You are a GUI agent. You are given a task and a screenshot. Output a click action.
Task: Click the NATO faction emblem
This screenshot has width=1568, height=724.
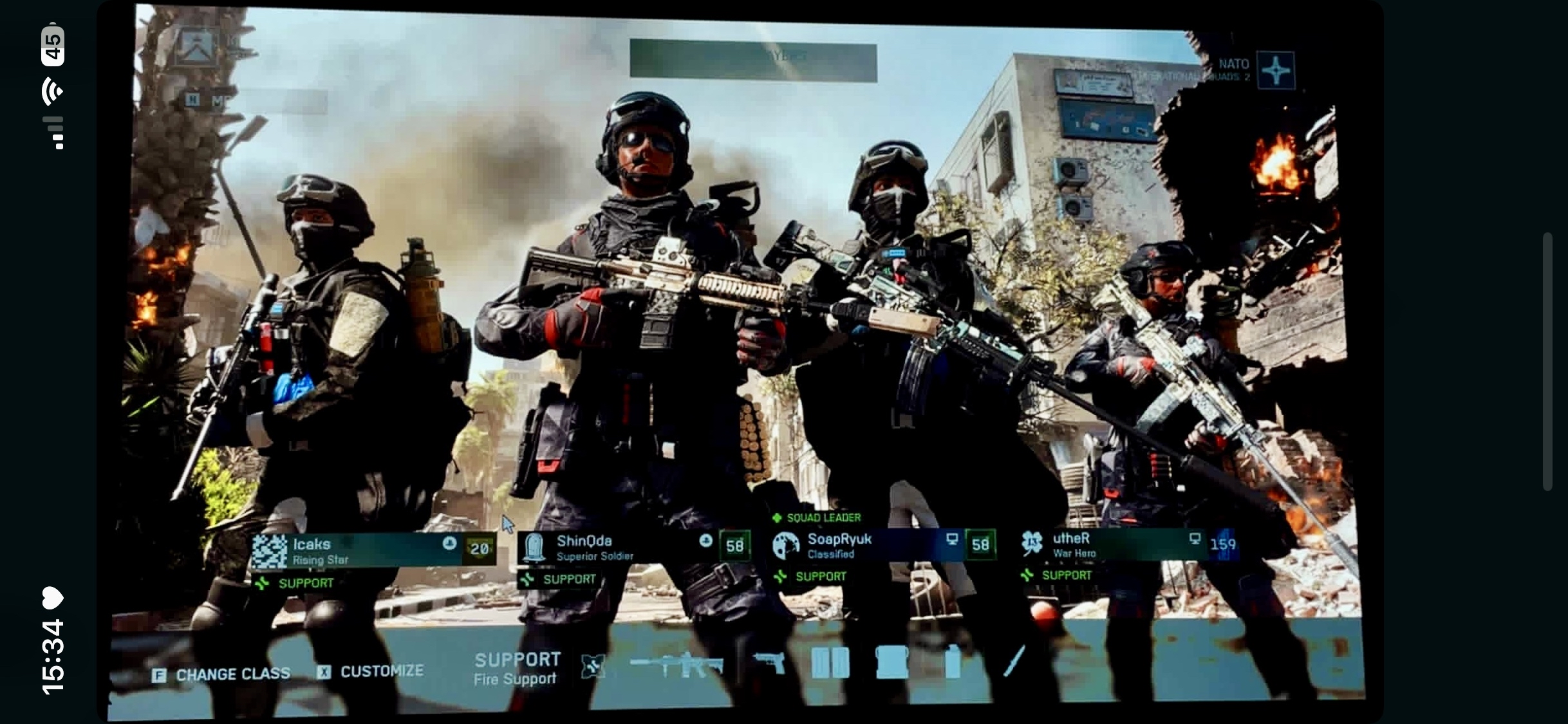[x=1275, y=70]
